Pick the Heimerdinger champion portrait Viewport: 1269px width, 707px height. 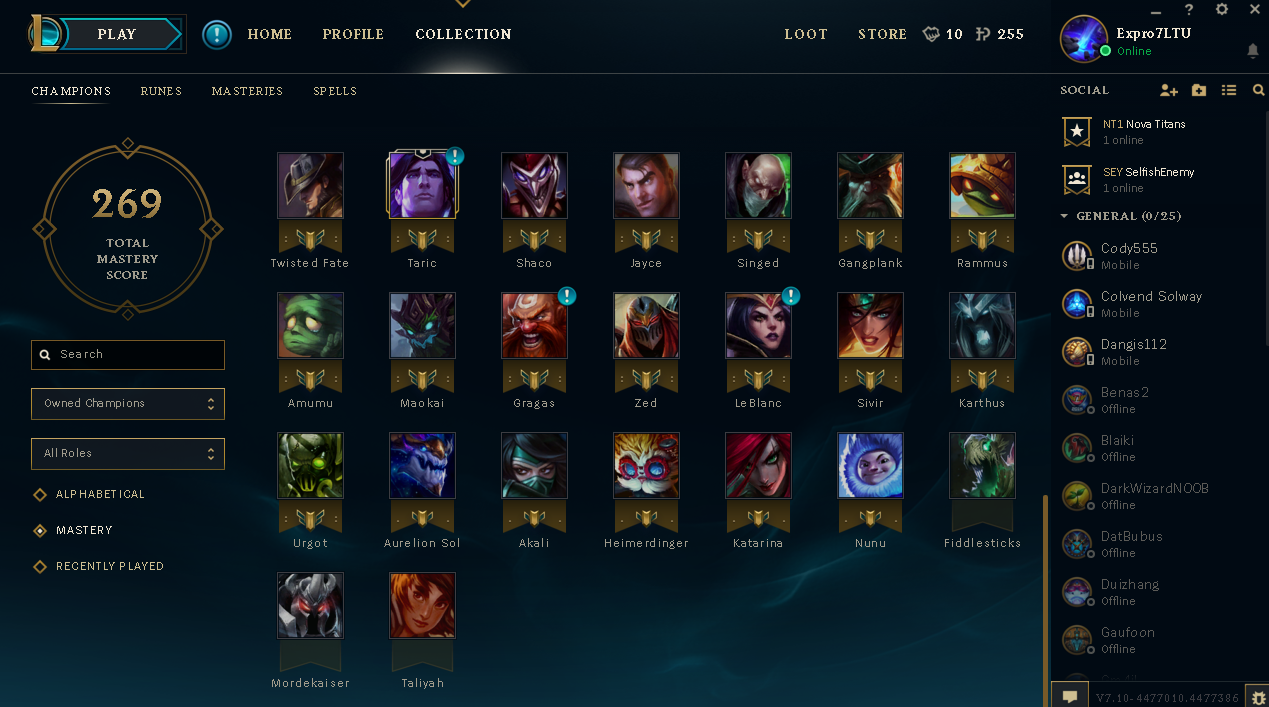tap(646, 466)
